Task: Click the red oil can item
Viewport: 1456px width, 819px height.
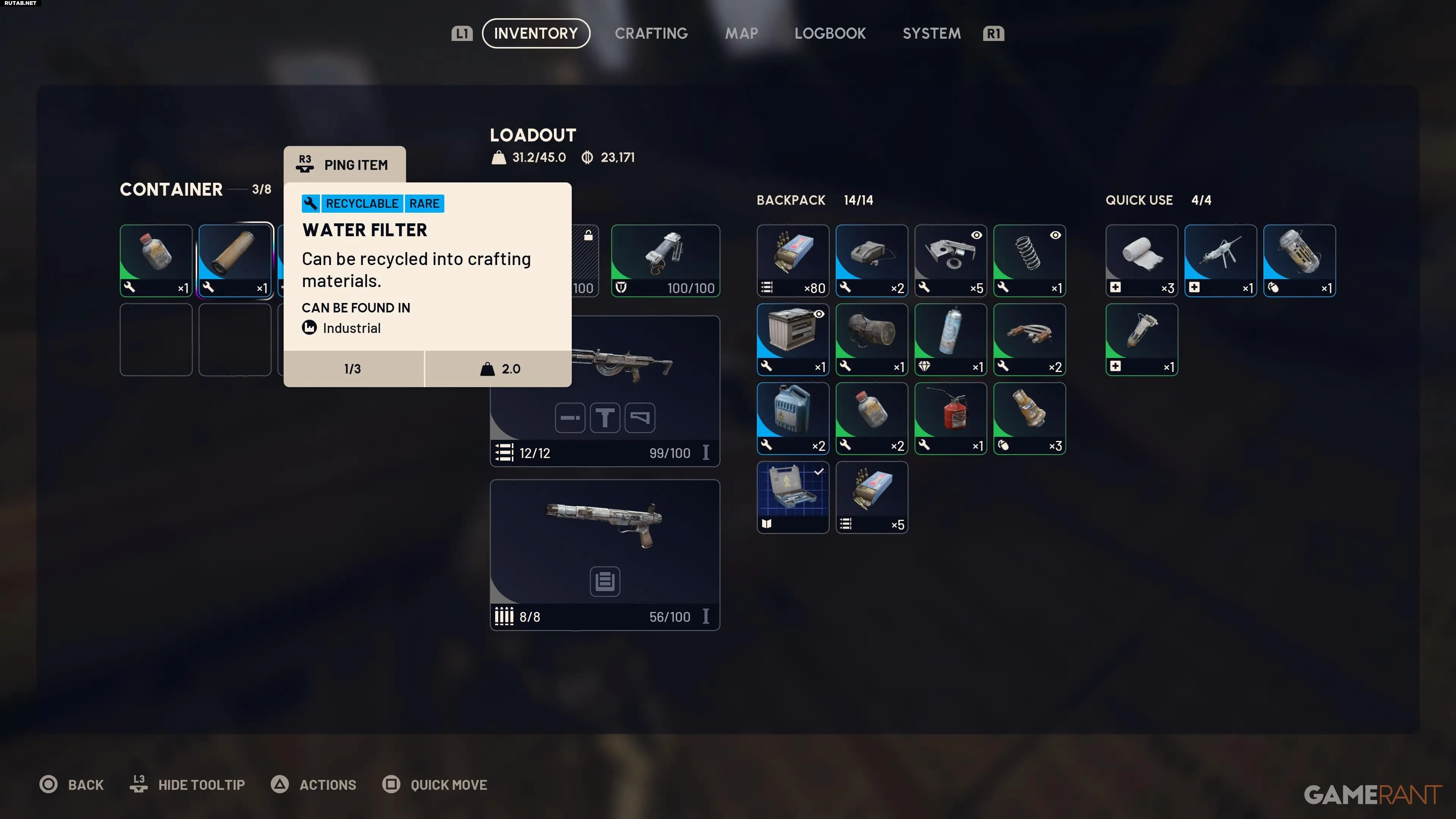Action: pos(950,418)
